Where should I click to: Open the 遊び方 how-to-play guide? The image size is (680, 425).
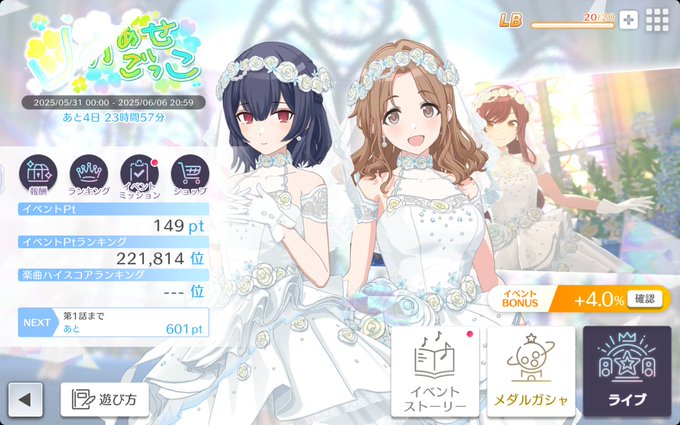pyautogui.click(x=105, y=400)
